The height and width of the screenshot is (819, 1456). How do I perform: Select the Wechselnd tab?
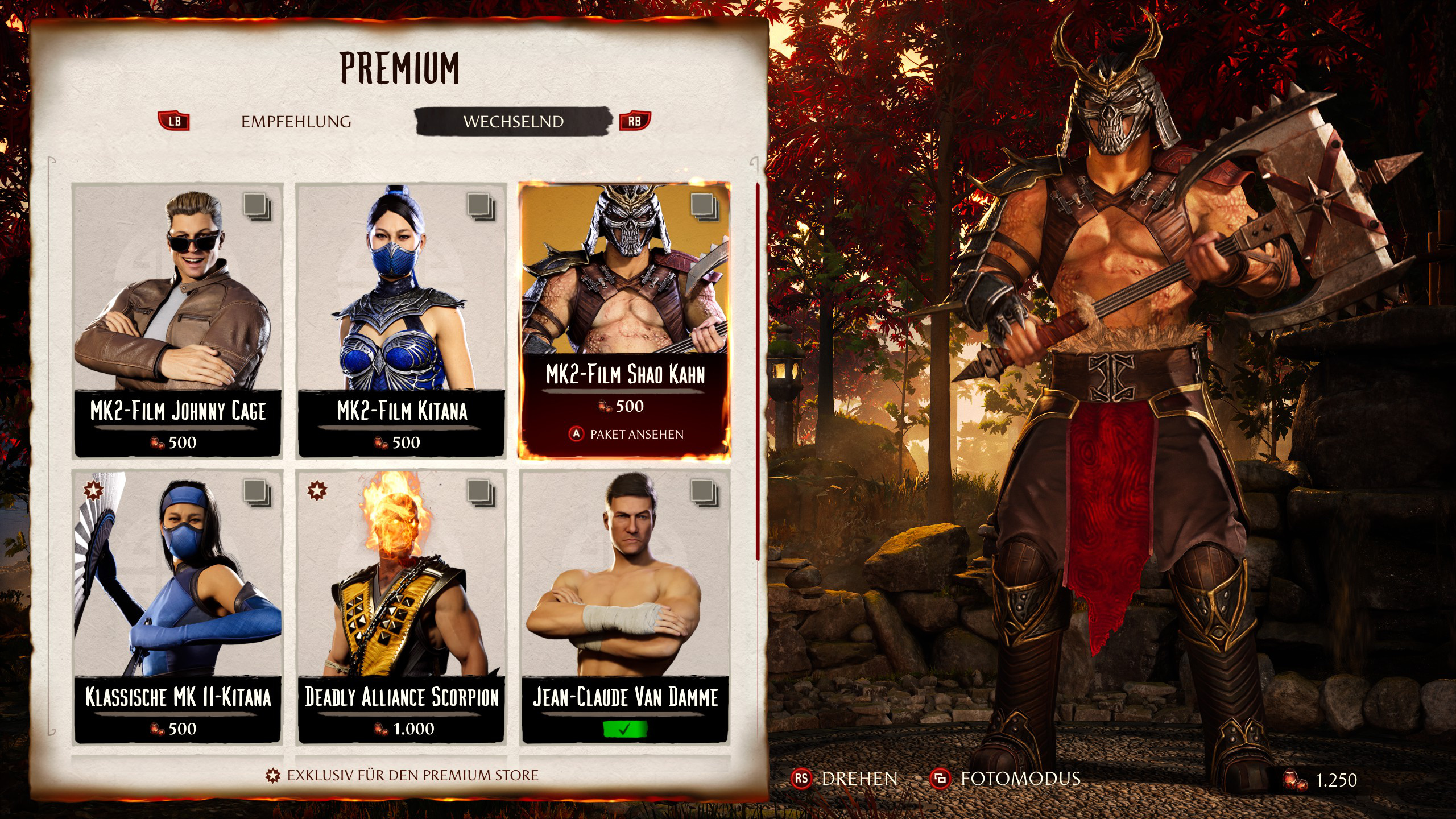tap(513, 122)
